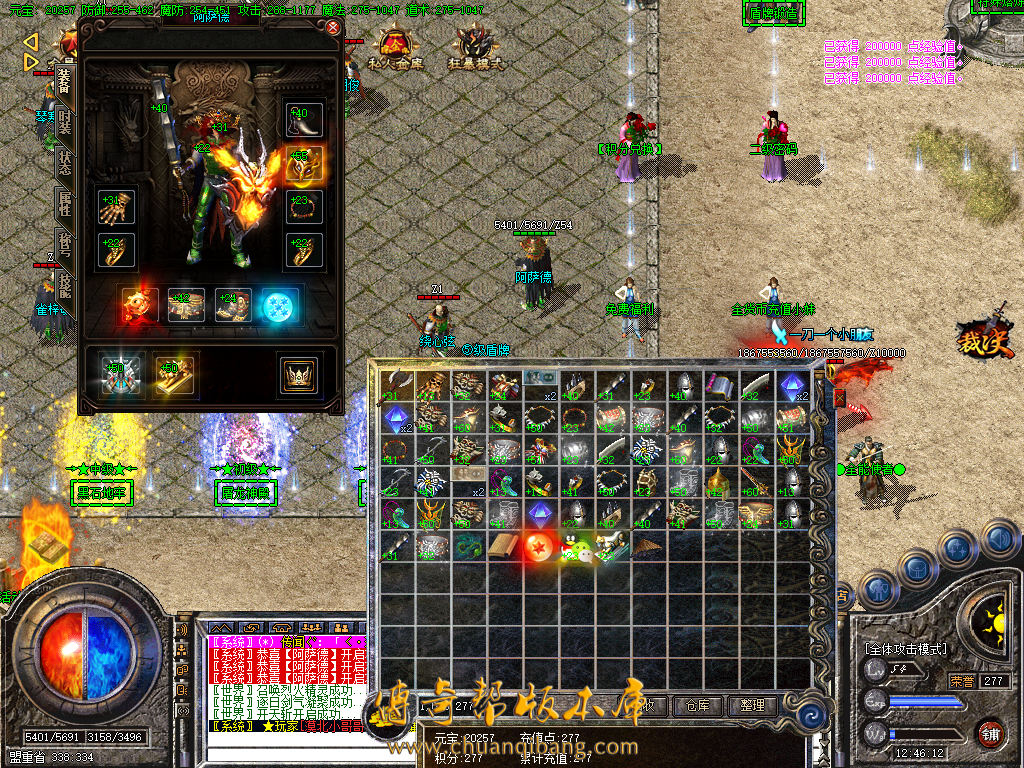The image size is (1024, 768).
Task: Open the red 铺 shop button
Action: click(x=990, y=733)
